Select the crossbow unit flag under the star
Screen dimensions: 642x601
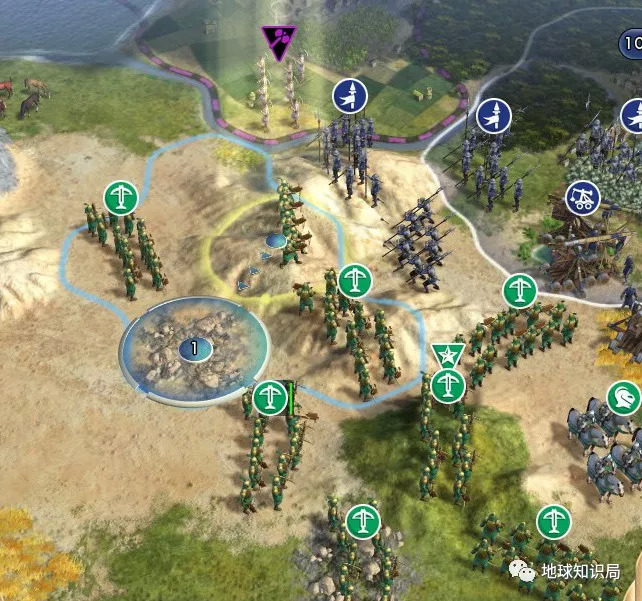pyautogui.click(x=447, y=384)
